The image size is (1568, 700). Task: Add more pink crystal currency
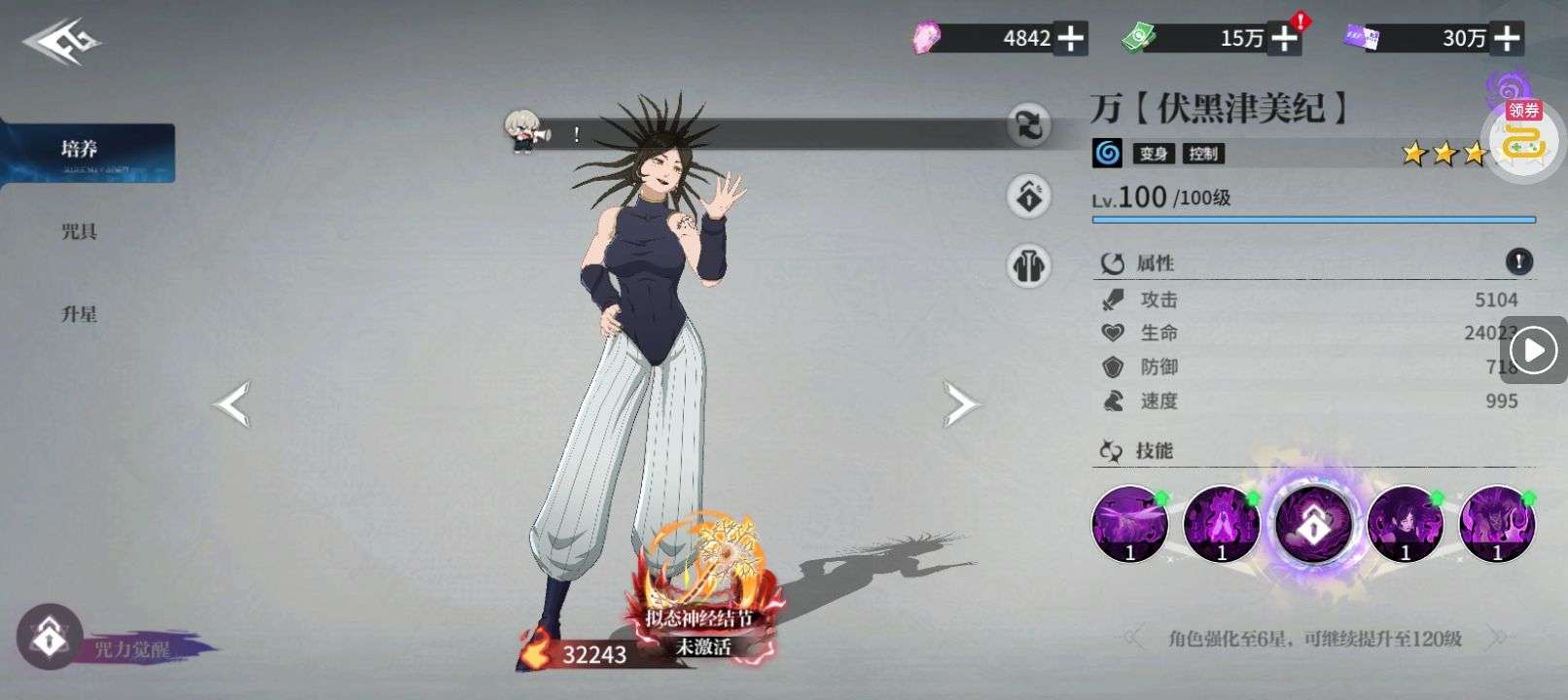coord(1071,39)
